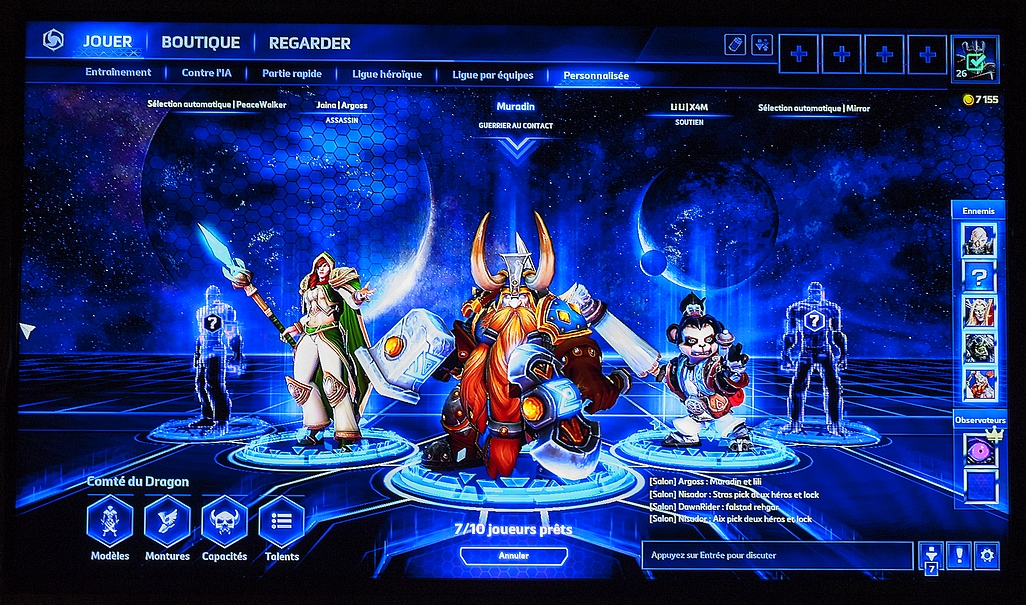1026x605 pixels.
Task: Select the unknown enemy question mark portrait
Action: (x=979, y=276)
